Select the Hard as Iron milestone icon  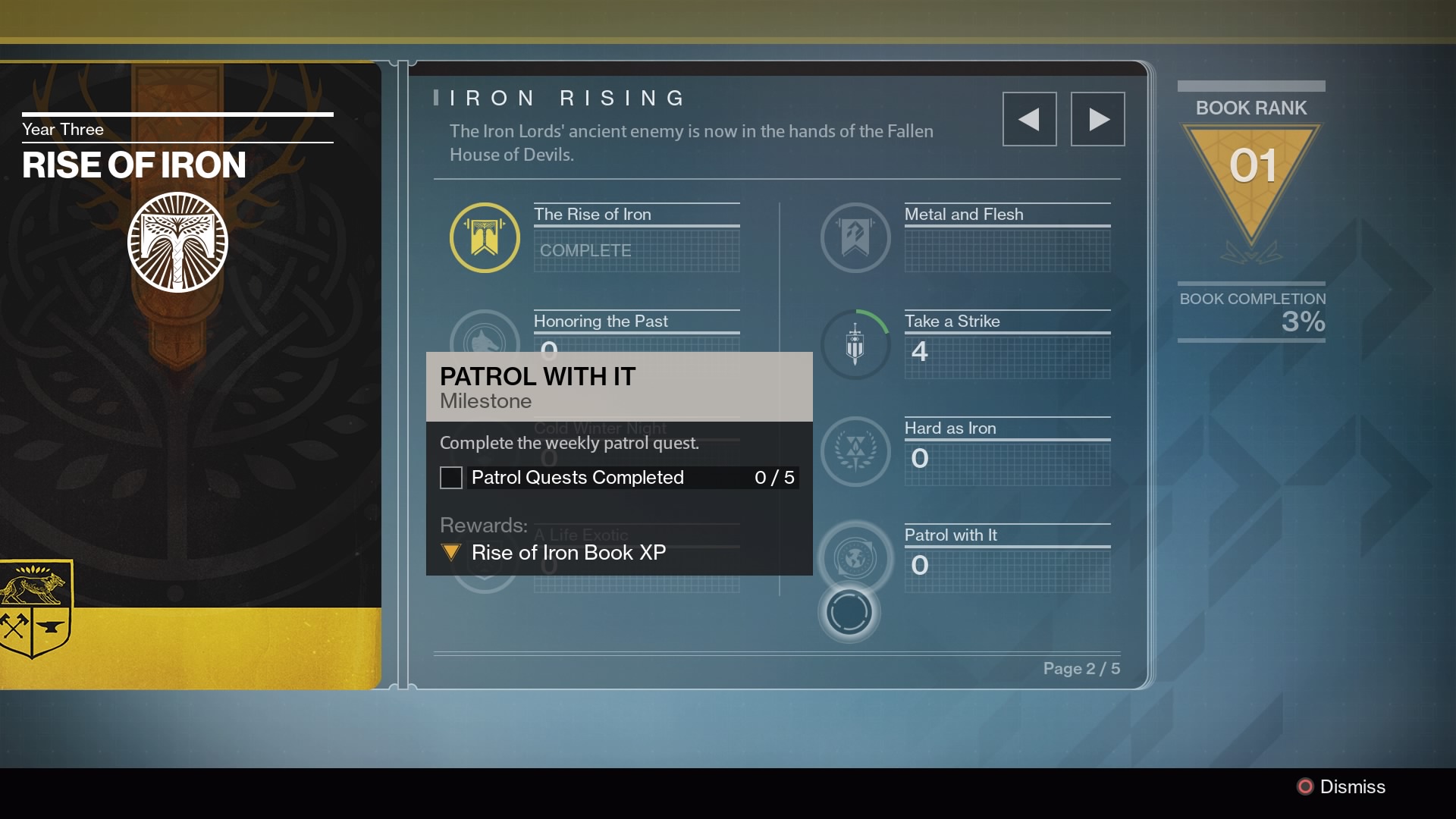click(x=855, y=452)
